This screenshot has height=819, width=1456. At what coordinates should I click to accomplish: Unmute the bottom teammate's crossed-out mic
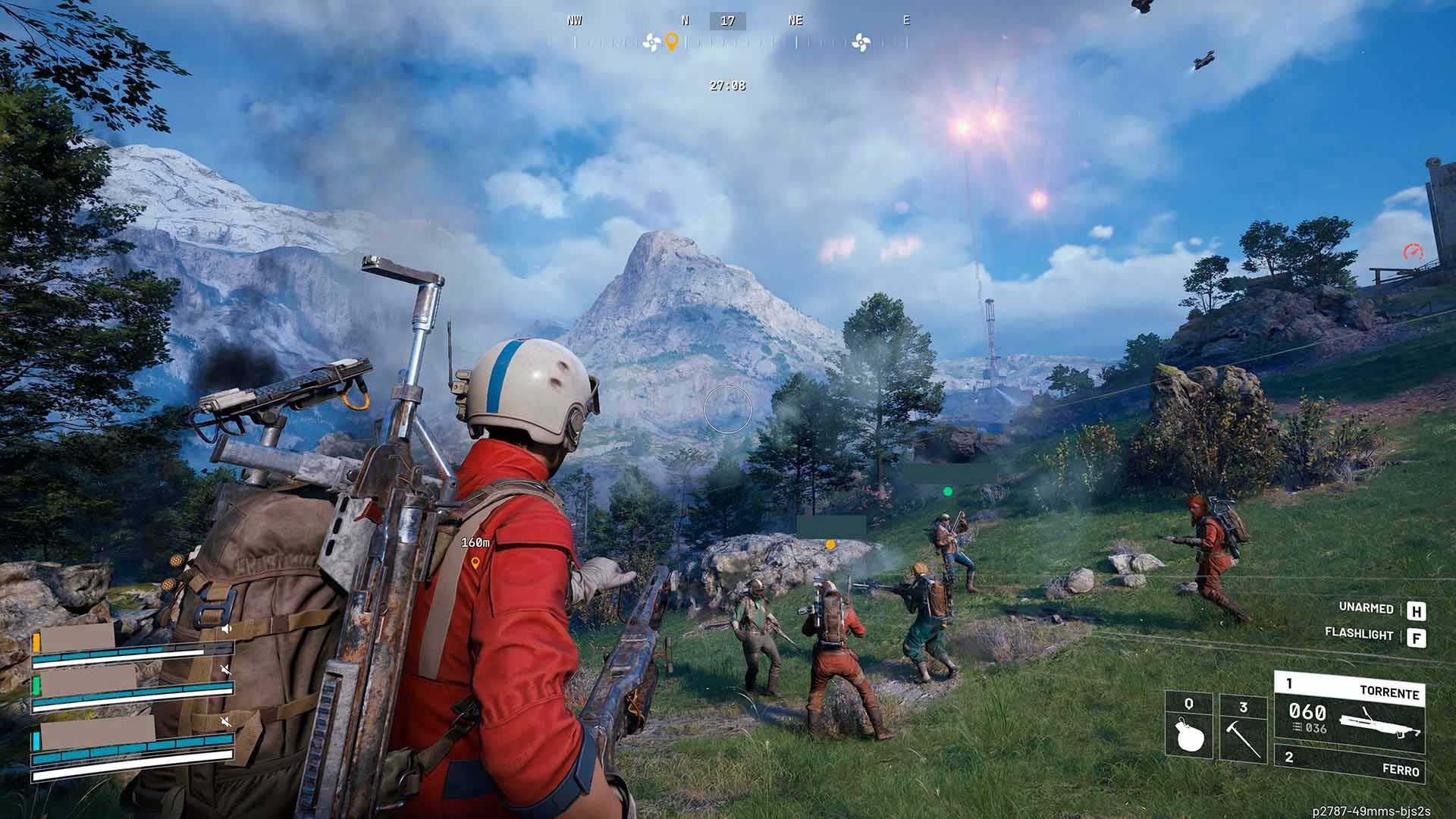227,721
